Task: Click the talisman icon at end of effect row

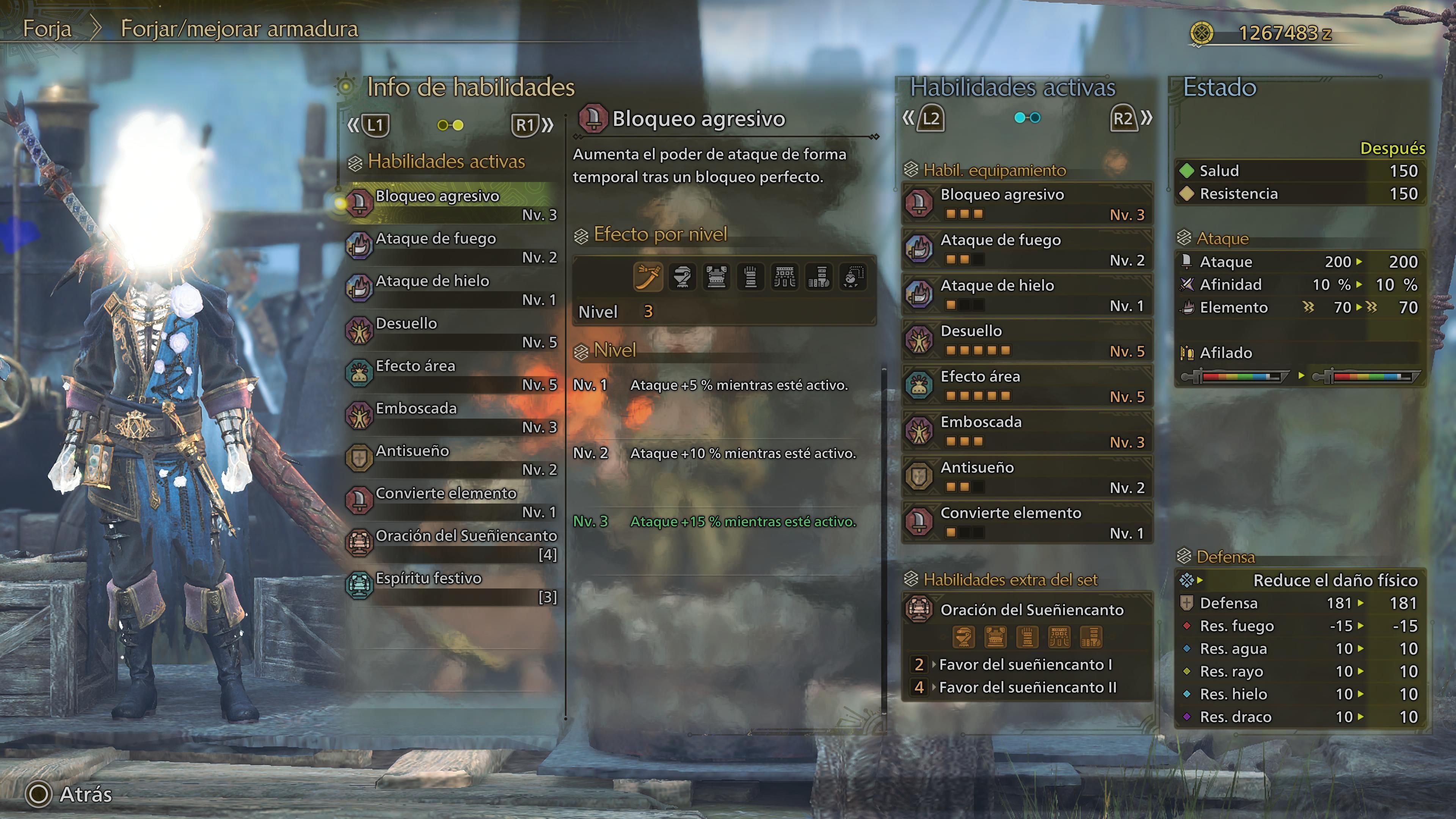Action: click(854, 277)
